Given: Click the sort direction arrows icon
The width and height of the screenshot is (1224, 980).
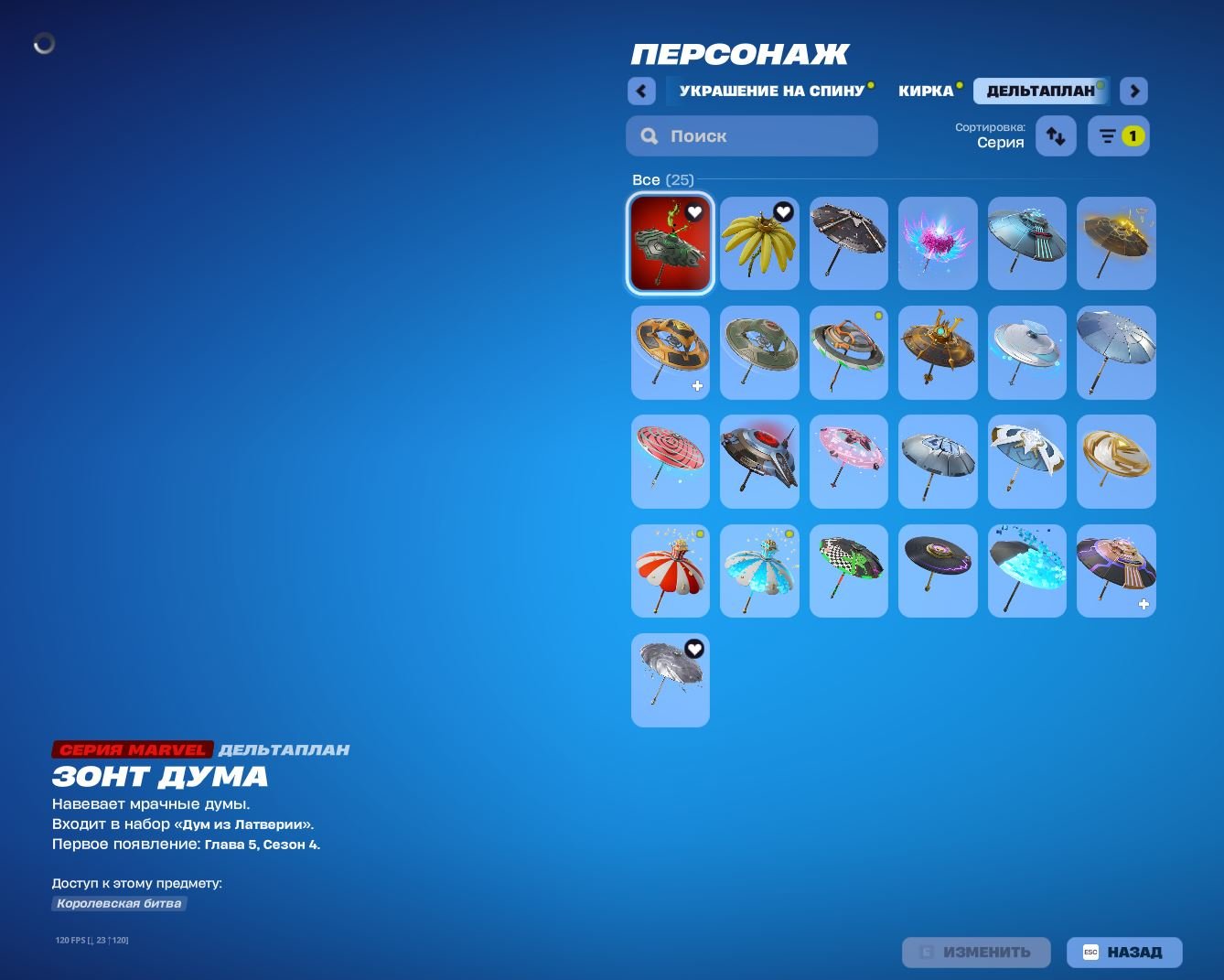Looking at the screenshot, I should [1055, 135].
